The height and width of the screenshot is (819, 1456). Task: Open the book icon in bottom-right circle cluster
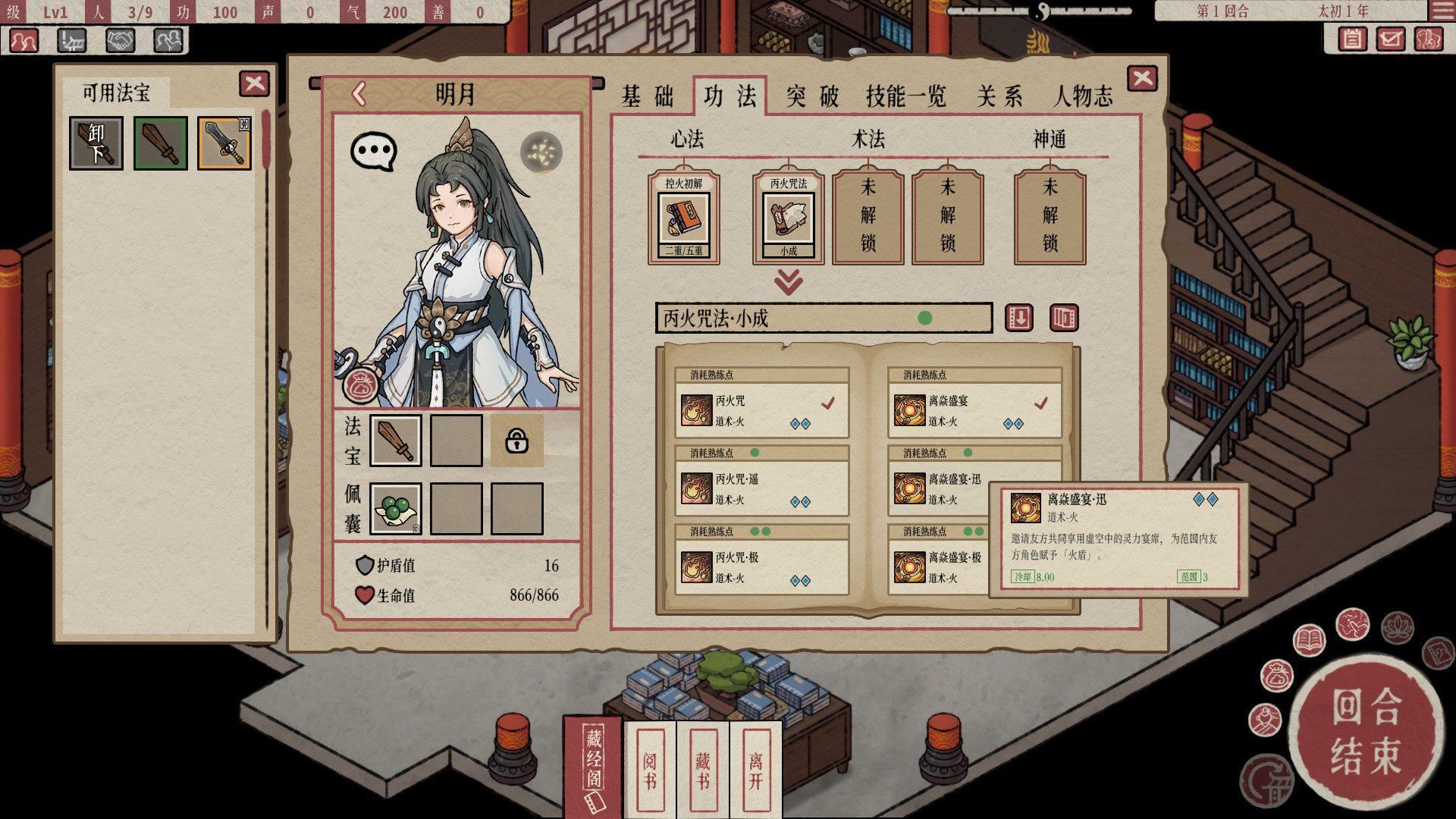pos(1309,639)
